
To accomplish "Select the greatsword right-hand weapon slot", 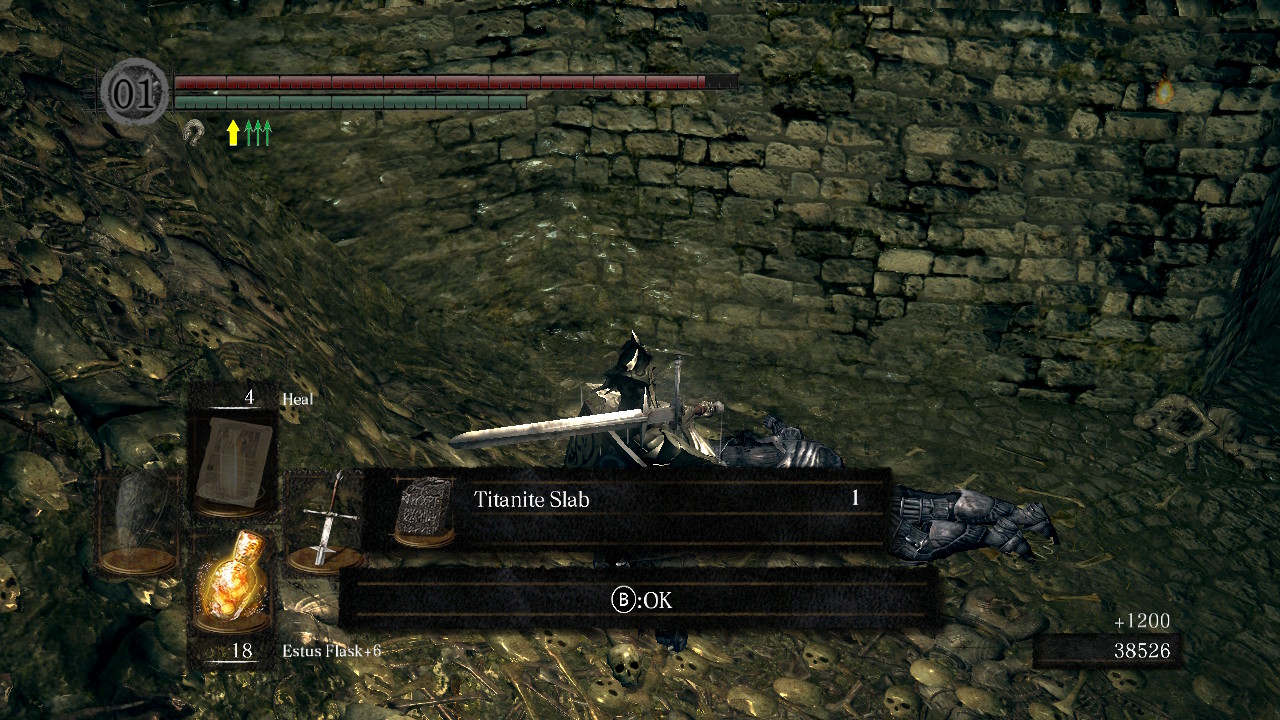I will click(x=323, y=522).
